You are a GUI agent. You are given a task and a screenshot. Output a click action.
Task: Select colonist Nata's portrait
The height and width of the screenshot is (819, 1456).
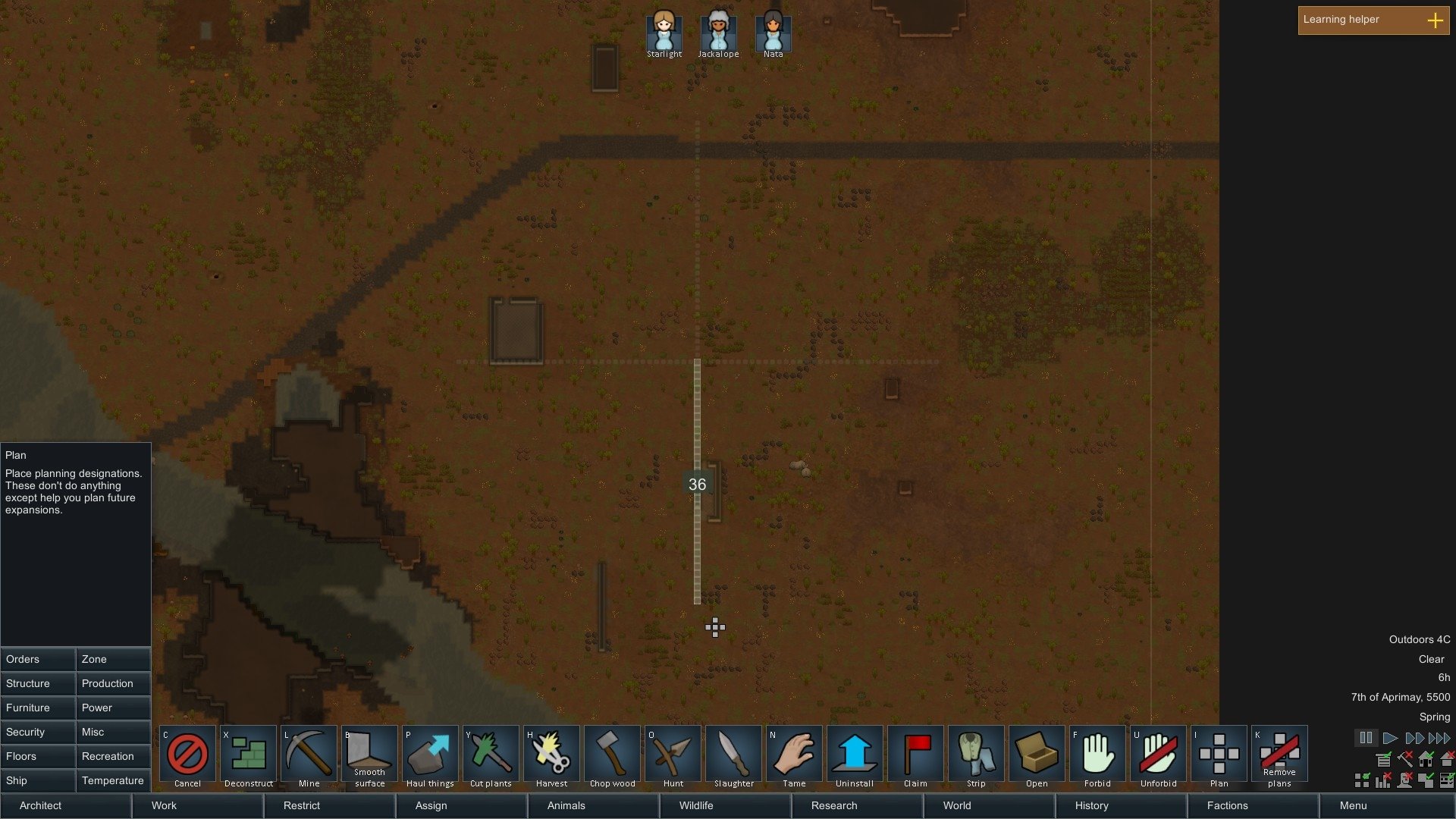tap(773, 32)
